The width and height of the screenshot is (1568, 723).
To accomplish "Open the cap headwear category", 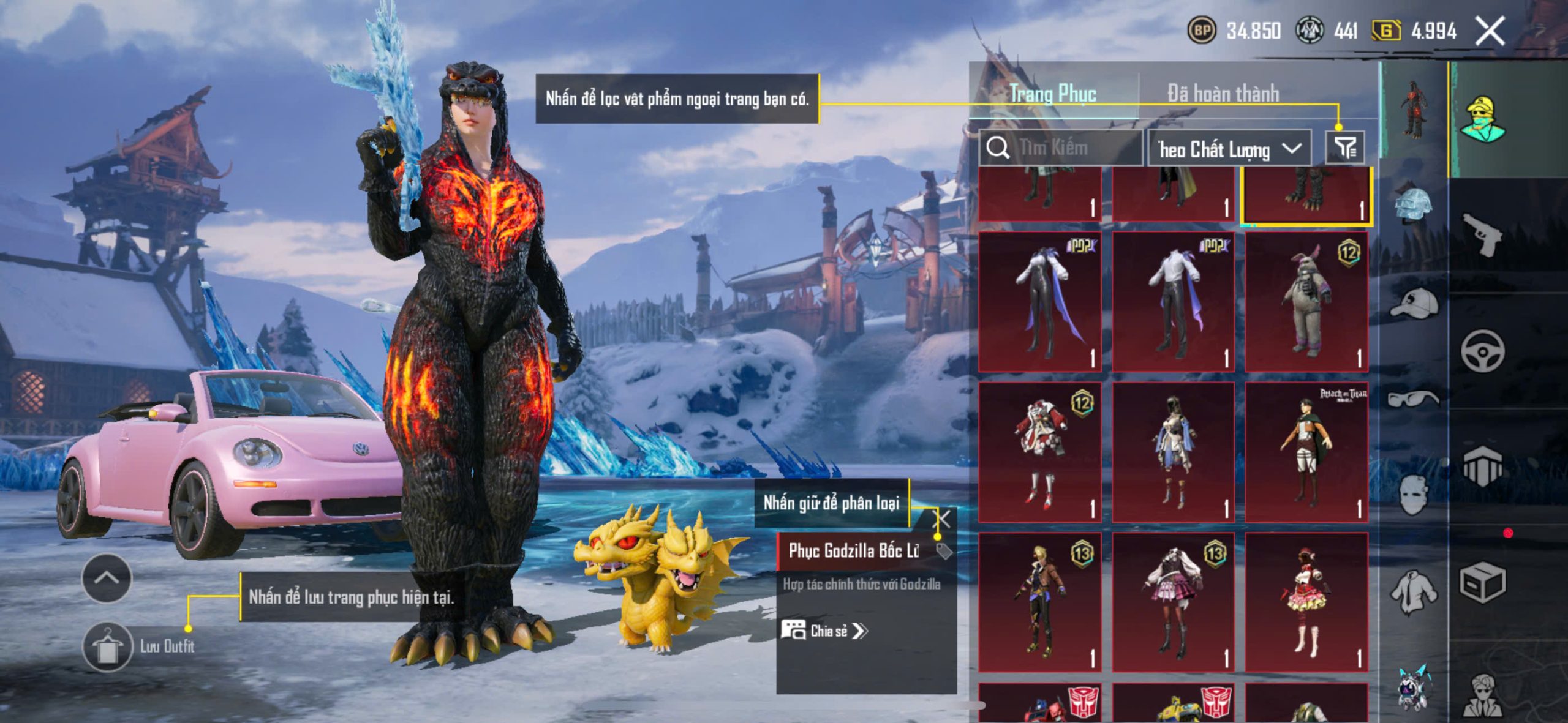I will [1414, 303].
